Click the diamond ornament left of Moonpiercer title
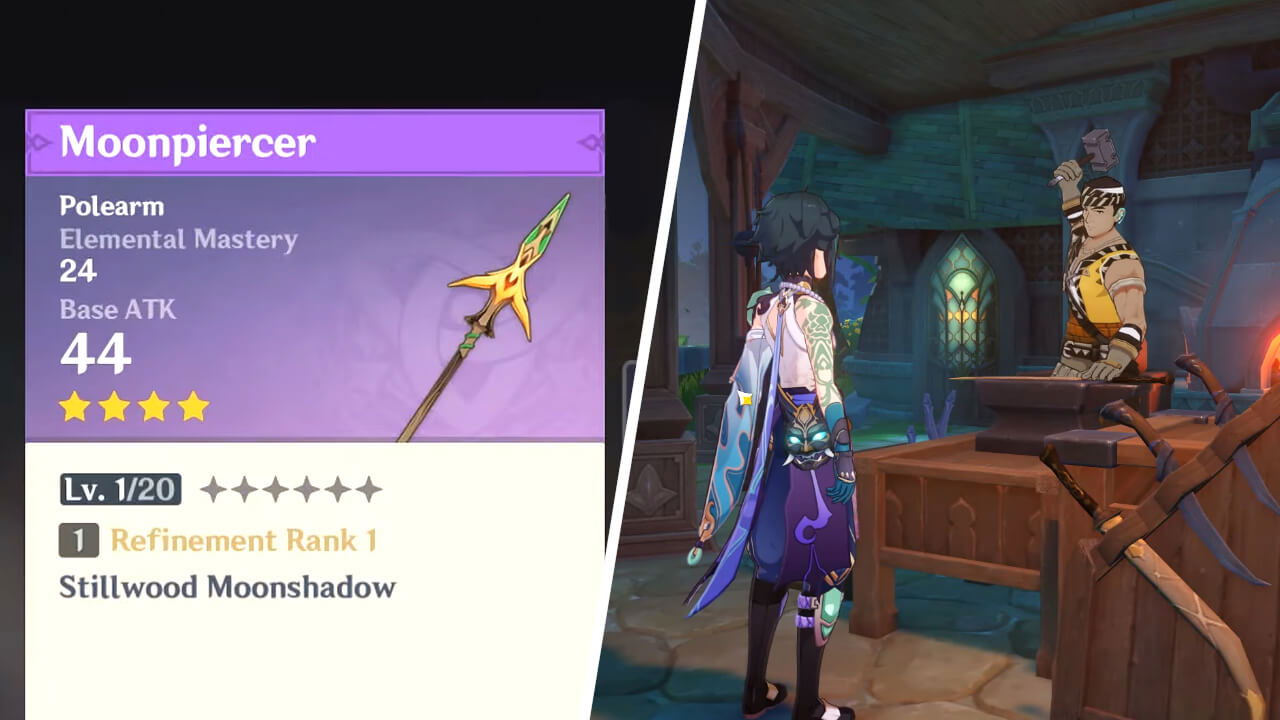Screen dimensions: 1280x720 [40, 140]
